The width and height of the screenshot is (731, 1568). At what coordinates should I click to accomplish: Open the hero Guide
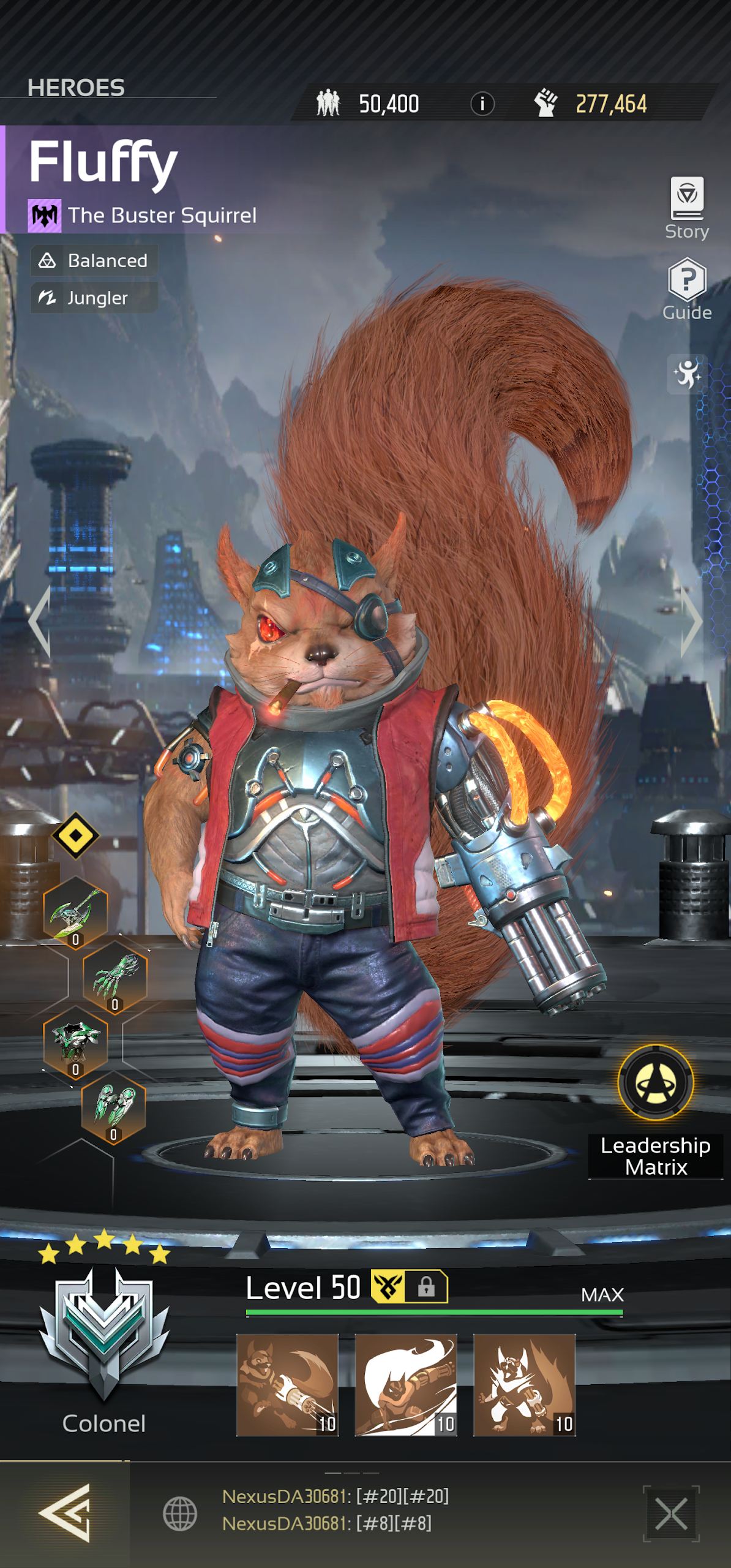687,288
